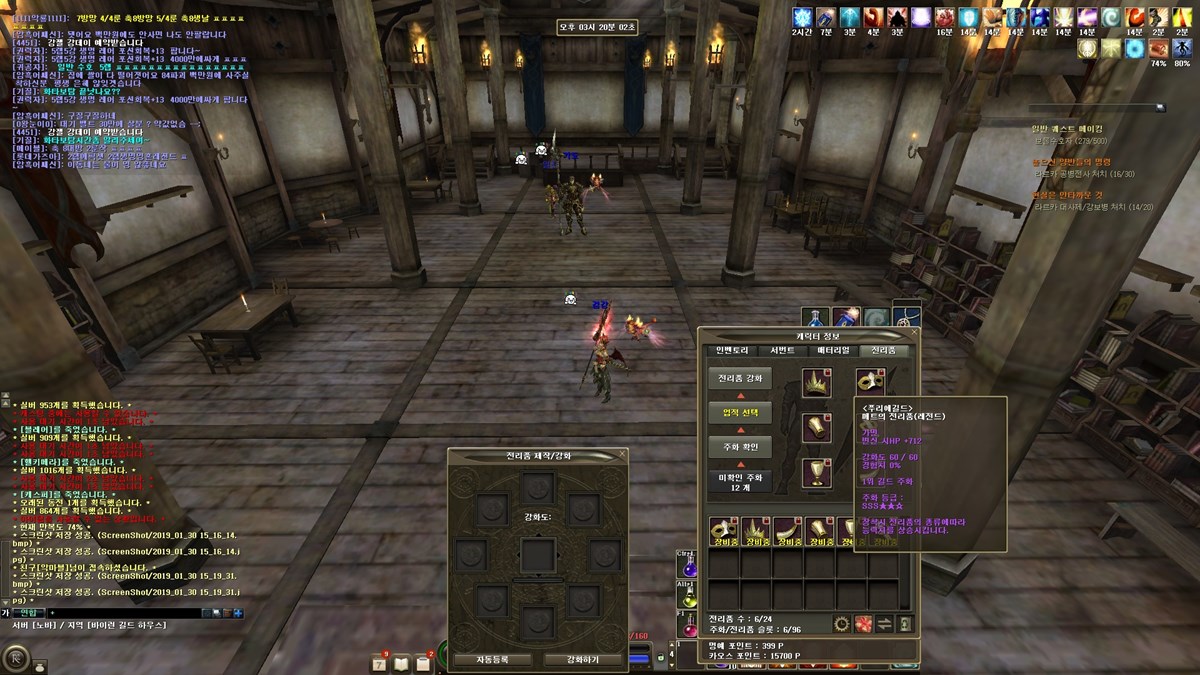The image size is (1200, 675).
Task: Select the 메티리얼 tab
Action: pyautogui.click(x=833, y=351)
